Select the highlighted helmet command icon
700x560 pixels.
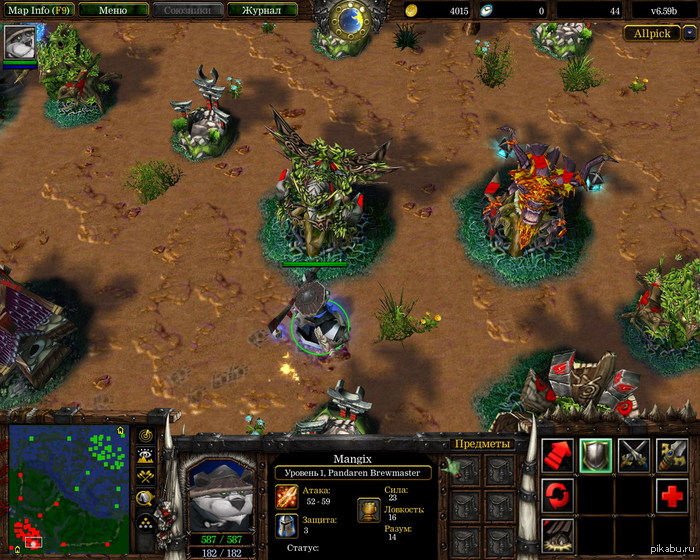[596, 455]
